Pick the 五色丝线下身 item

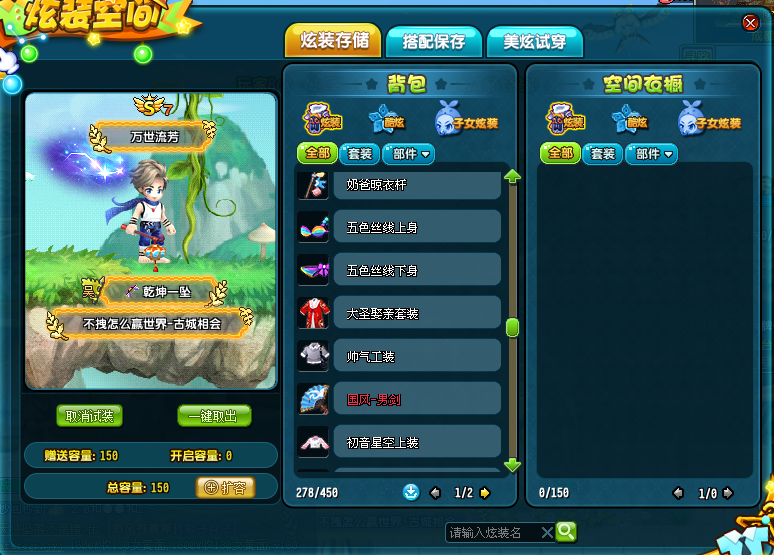click(x=400, y=270)
